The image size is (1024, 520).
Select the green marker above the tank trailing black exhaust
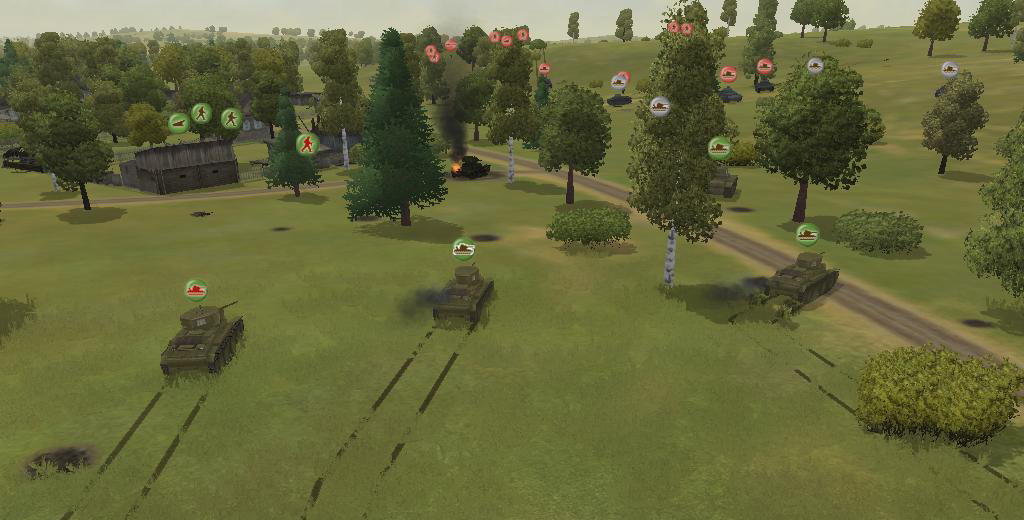click(463, 248)
